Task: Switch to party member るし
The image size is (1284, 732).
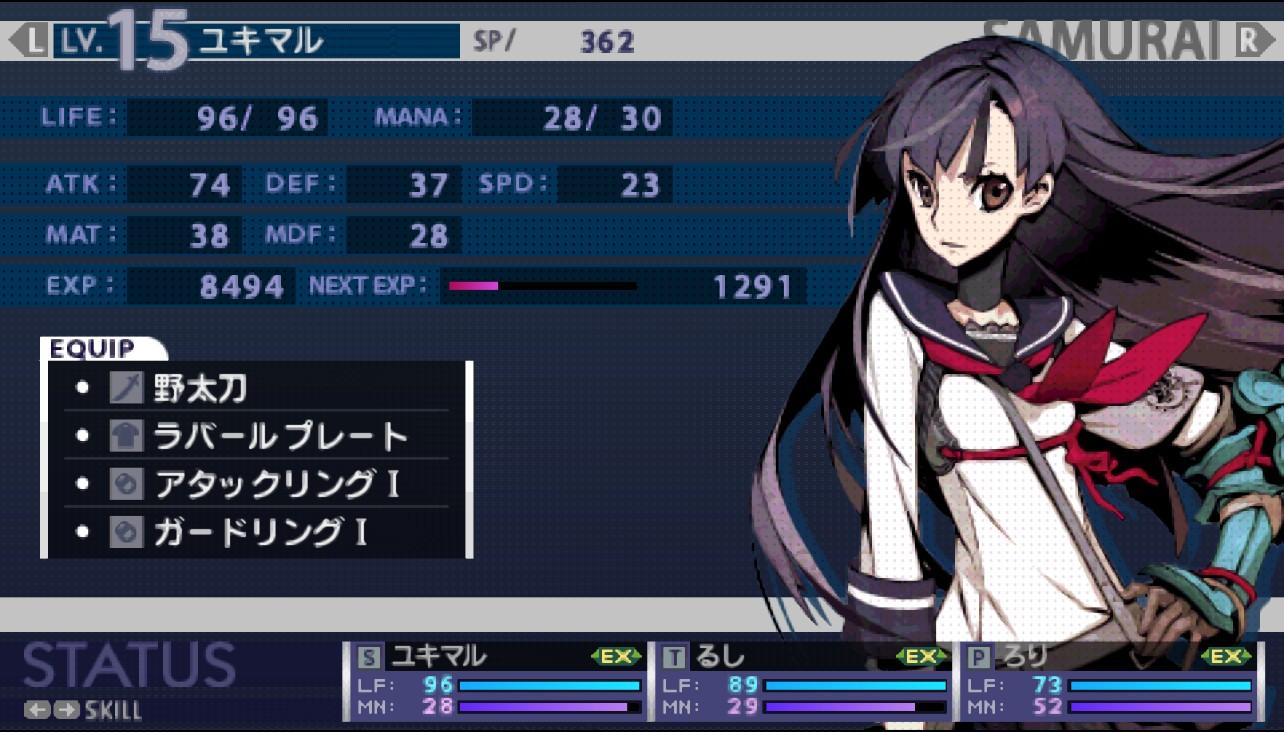Action: tap(803, 681)
